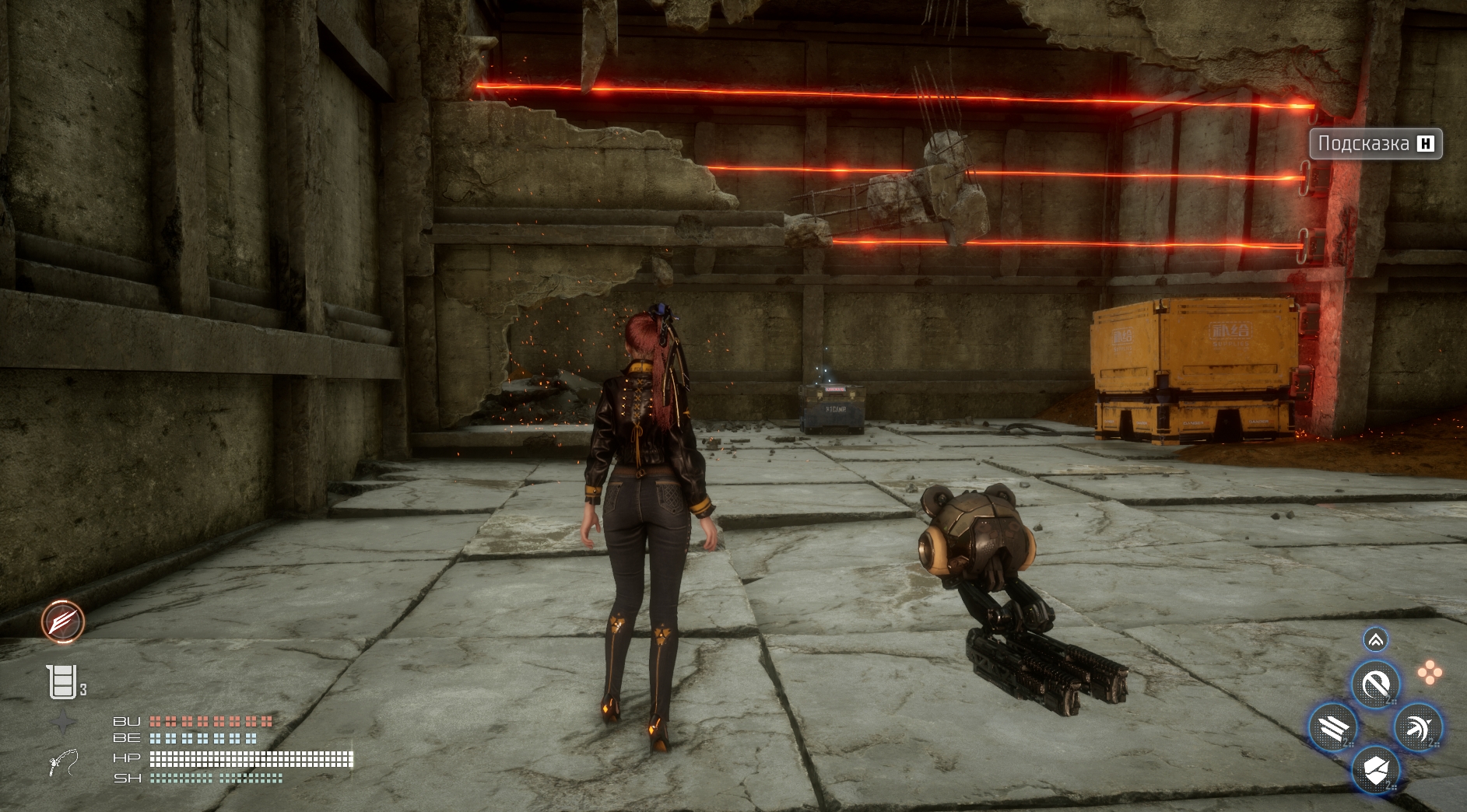Click the four orange dots indicator
The image size is (1467, 812).
[x=1429, y=673]
